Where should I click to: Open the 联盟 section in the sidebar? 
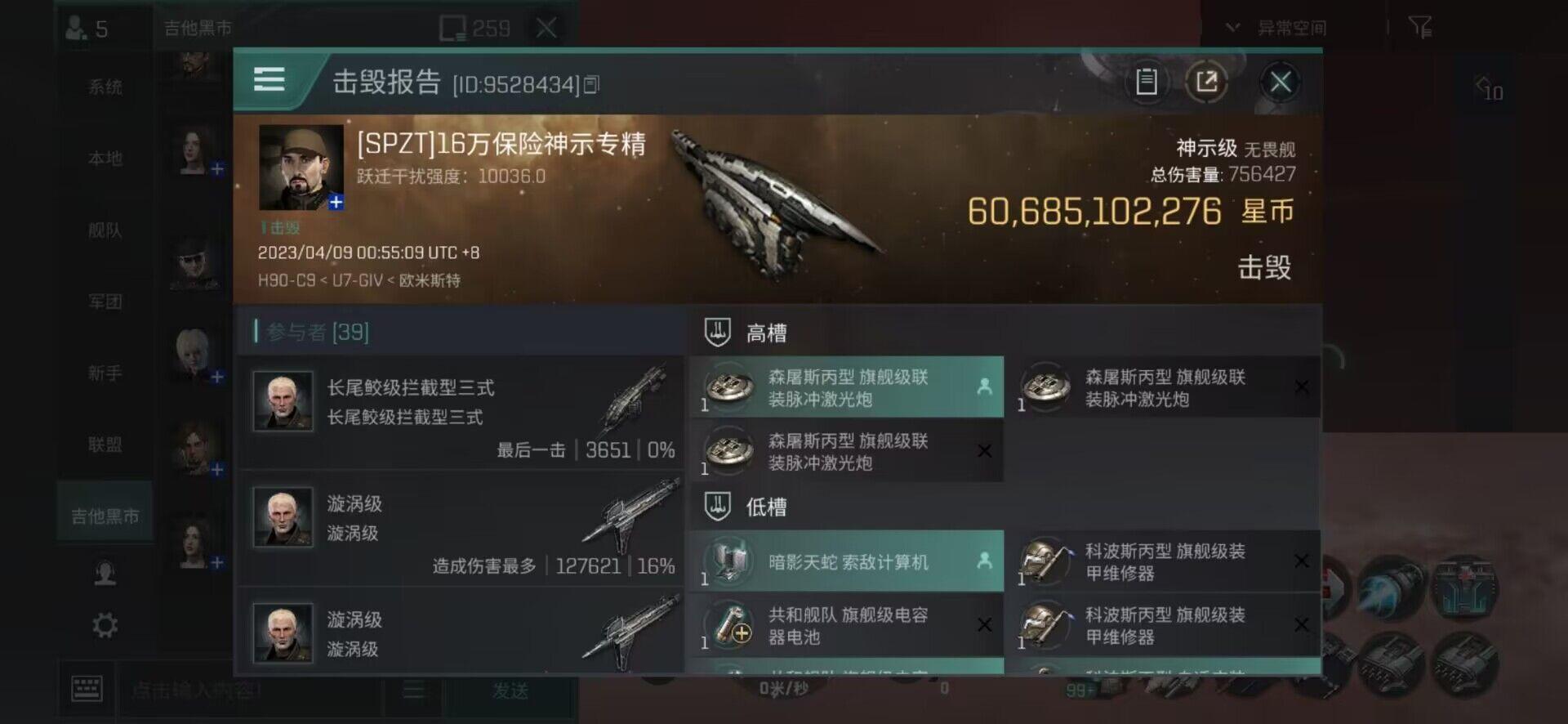point(105,444)
